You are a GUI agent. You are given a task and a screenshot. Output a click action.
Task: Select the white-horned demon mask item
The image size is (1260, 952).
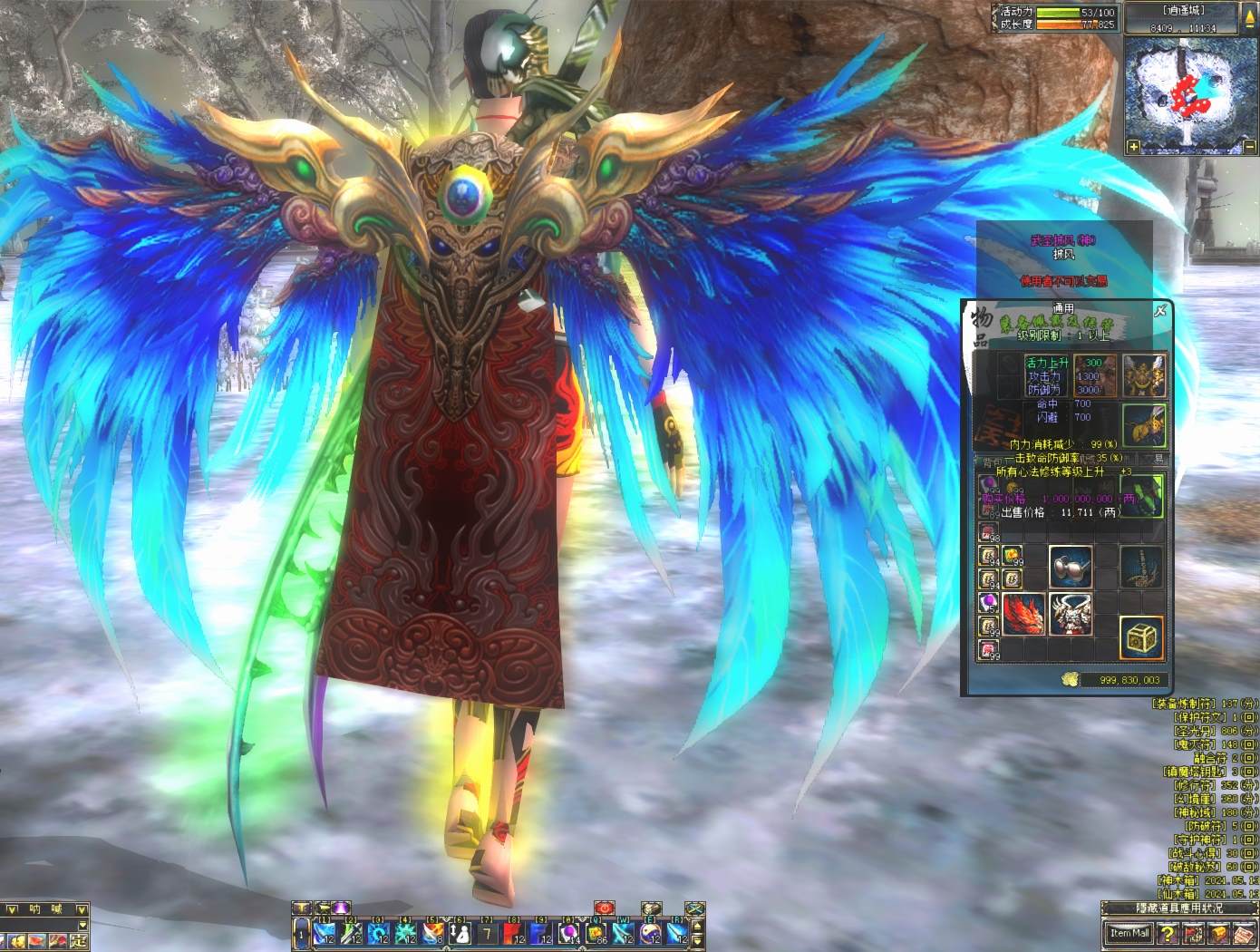1071,614
